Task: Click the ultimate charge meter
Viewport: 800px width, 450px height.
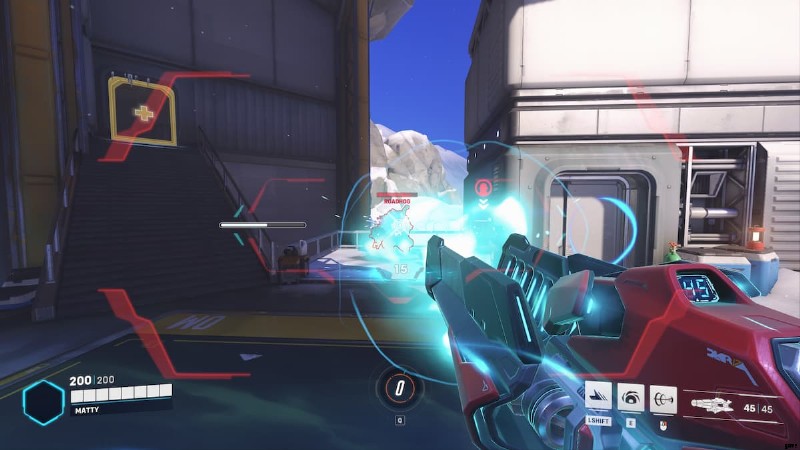Action: point(400,386)
